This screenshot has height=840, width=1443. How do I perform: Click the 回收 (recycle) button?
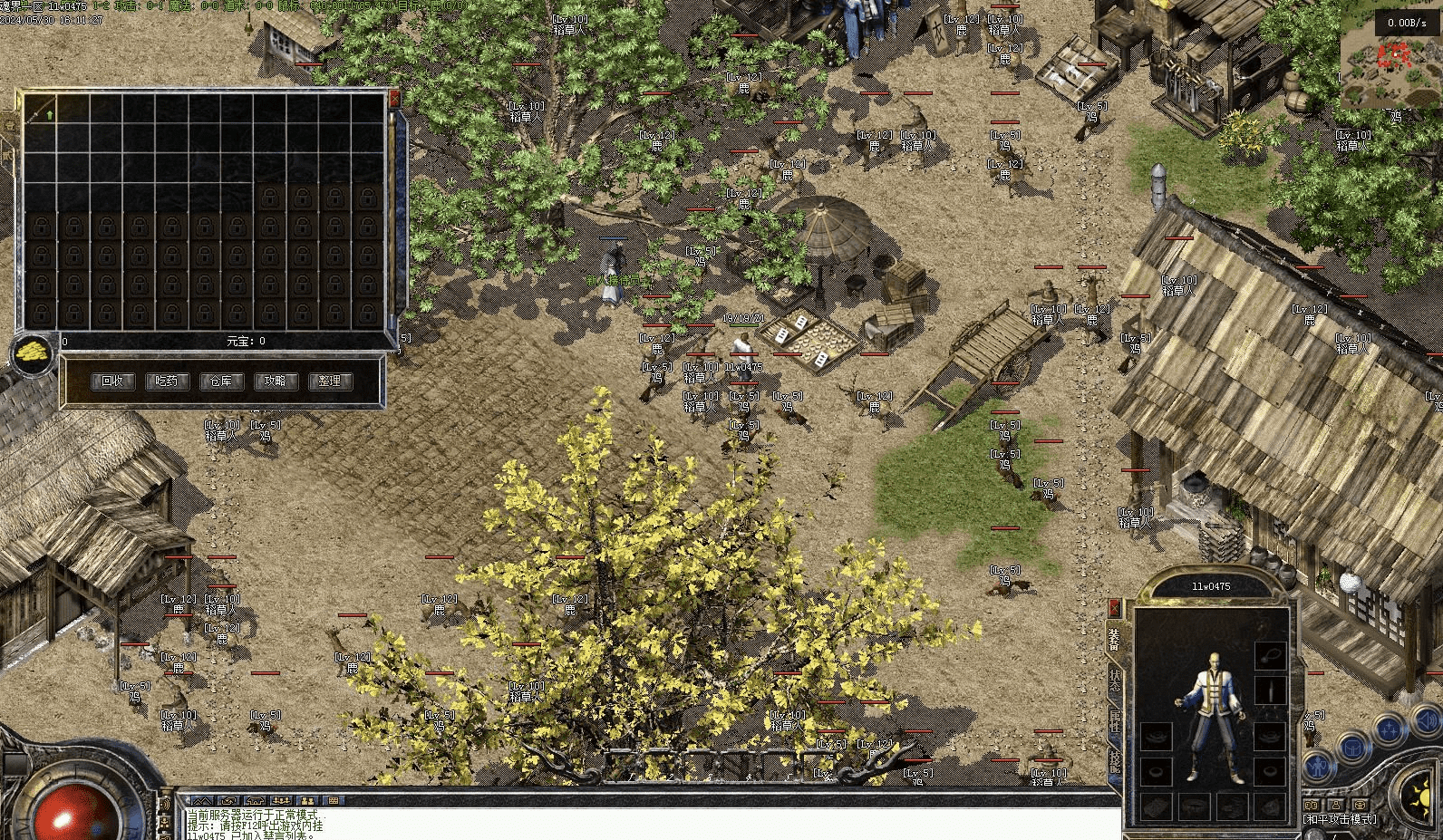pyautogui.click(x=112, y=381)
